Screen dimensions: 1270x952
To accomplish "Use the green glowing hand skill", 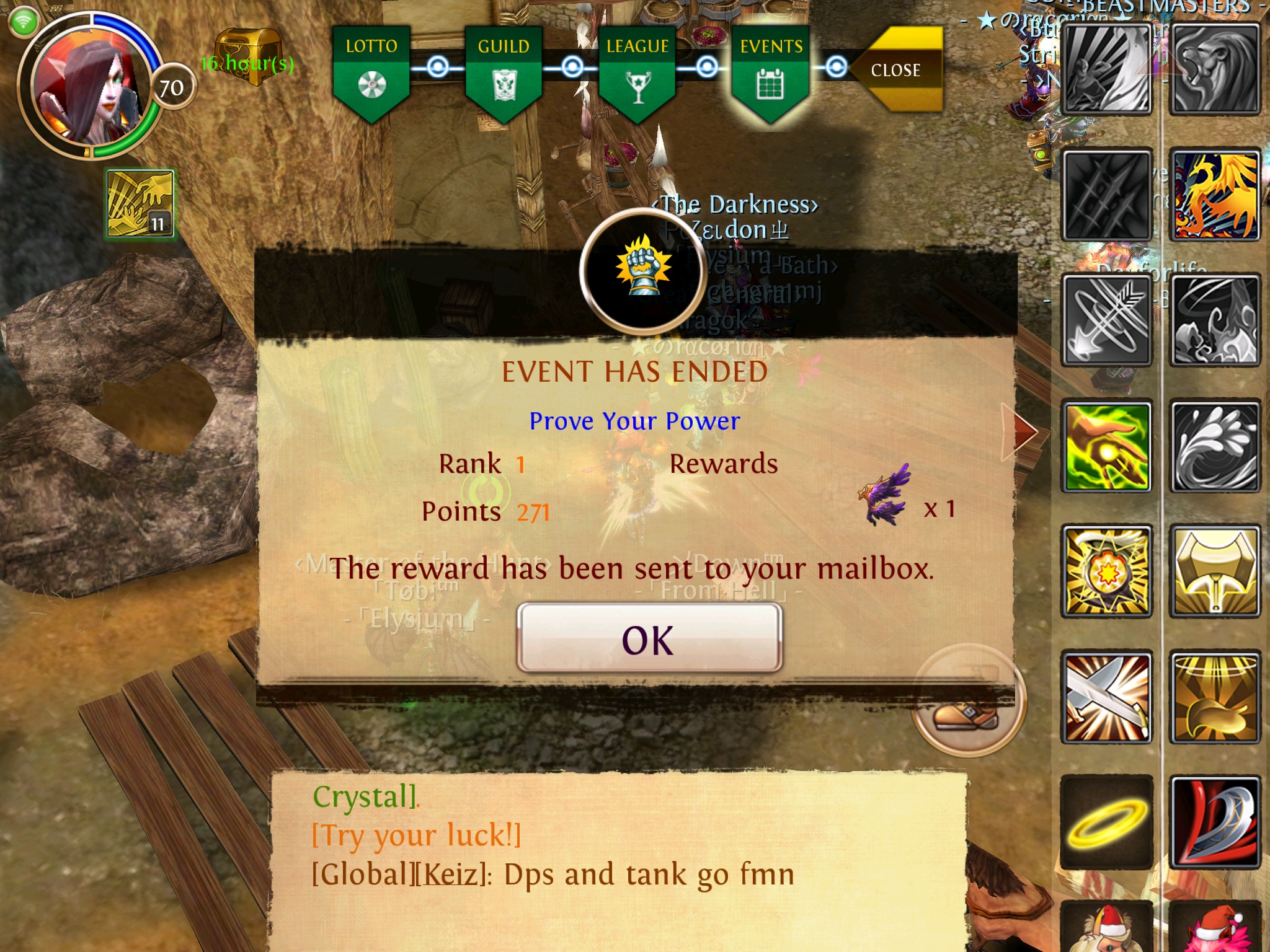I will 1107,446.
